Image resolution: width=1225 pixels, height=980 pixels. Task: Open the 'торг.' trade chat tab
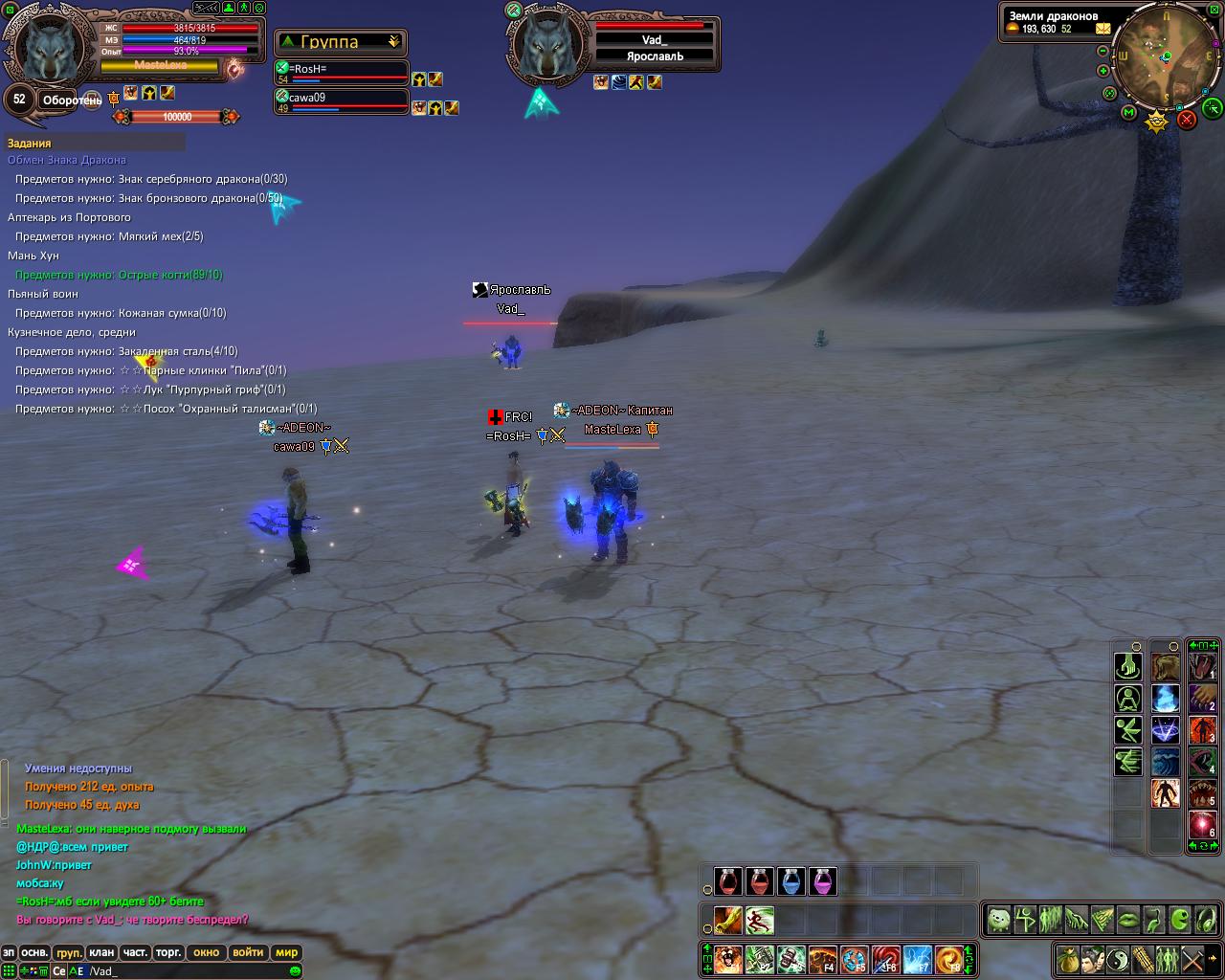coord(168,952)
